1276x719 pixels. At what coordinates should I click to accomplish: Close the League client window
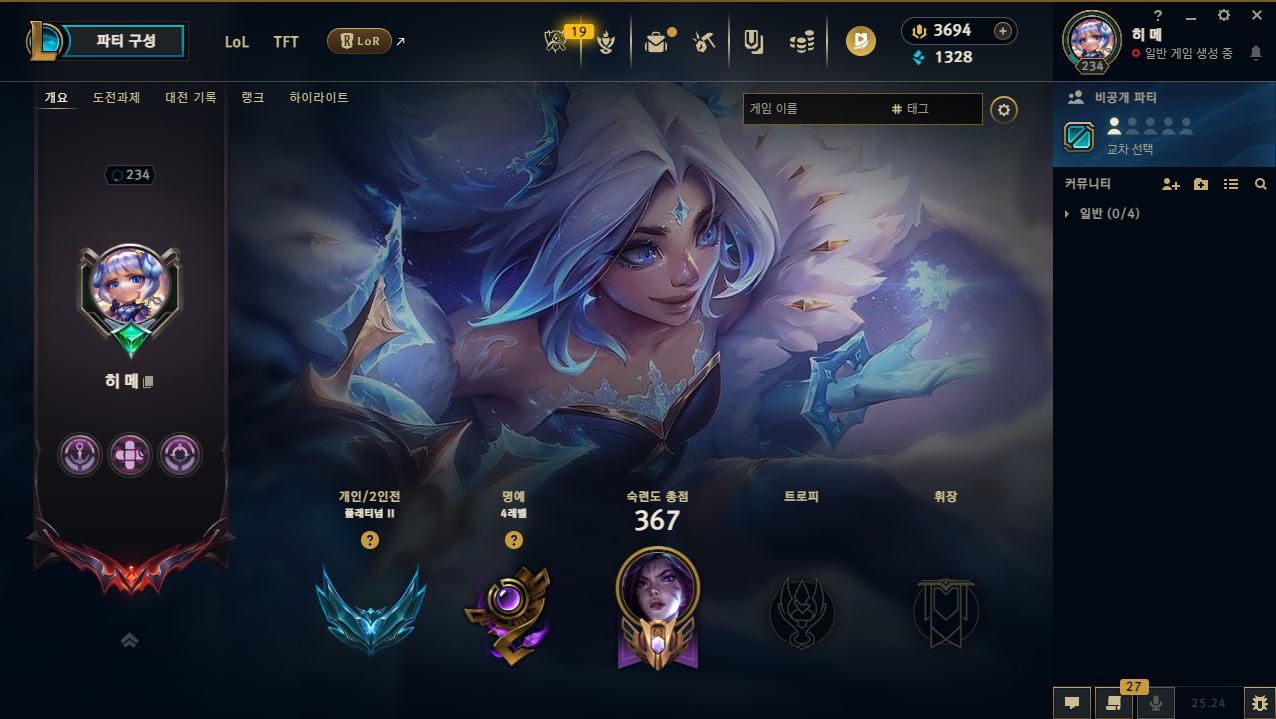(1257, 15)
